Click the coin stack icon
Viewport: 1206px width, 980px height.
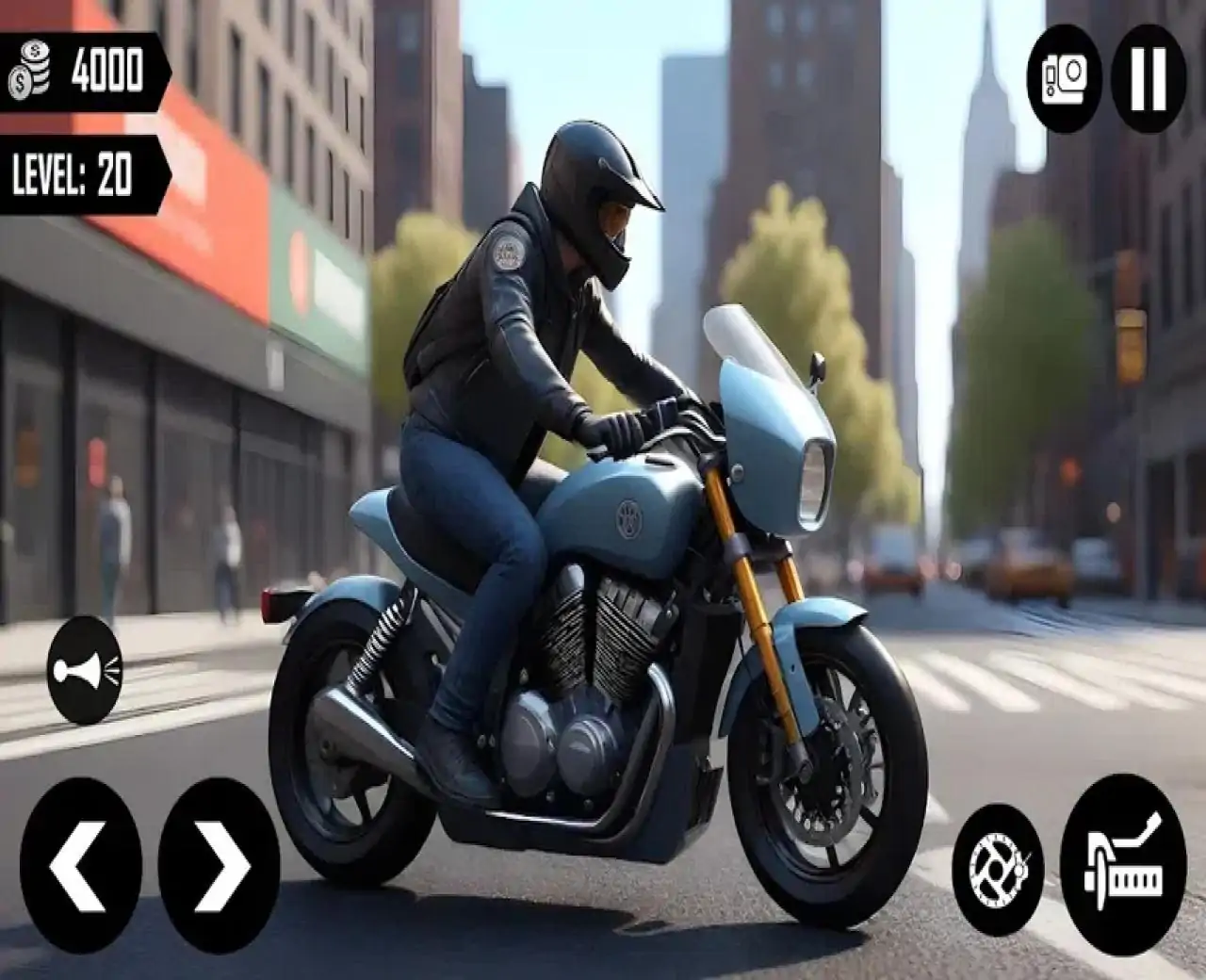coord(28,70)
